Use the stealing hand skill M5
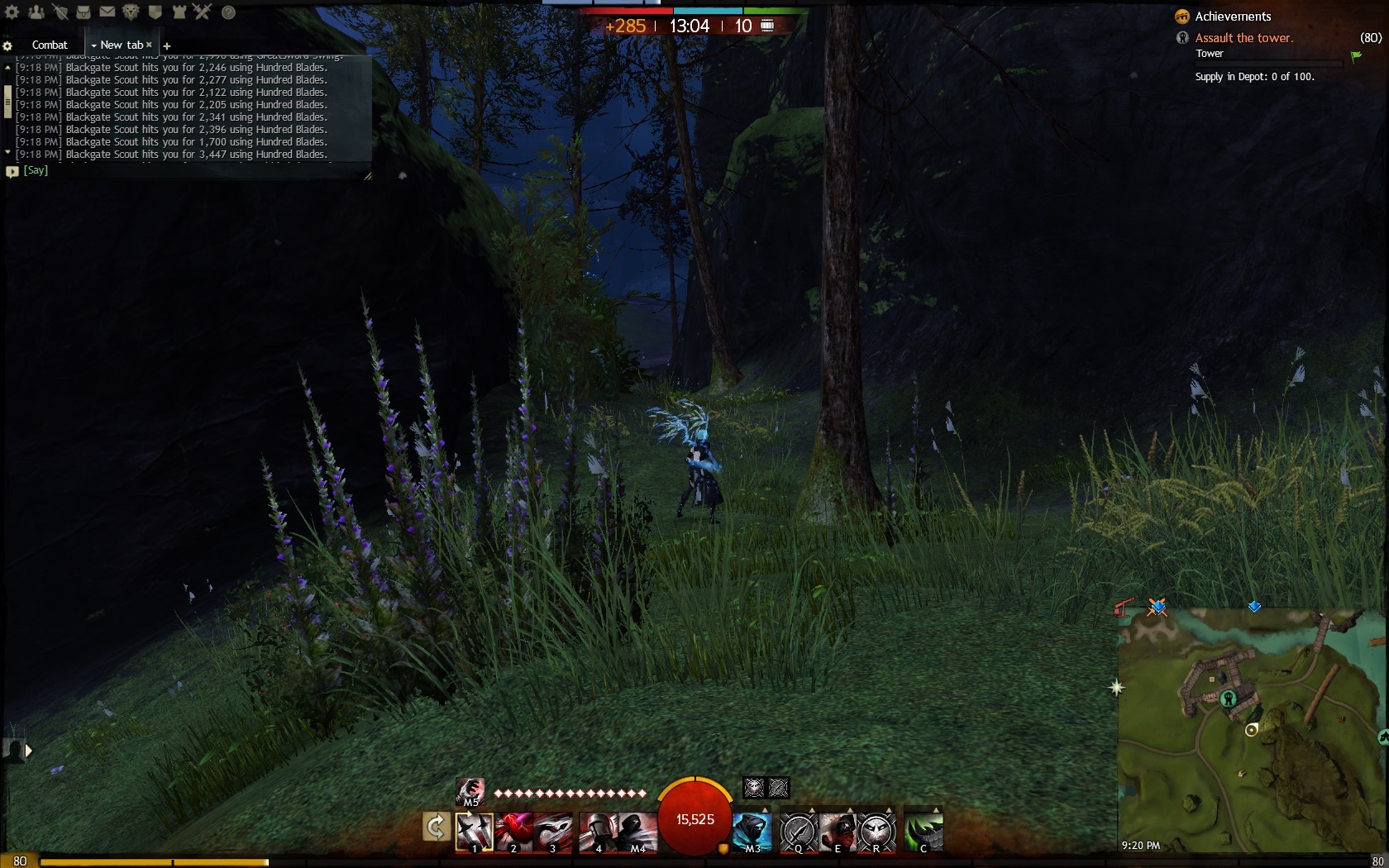Viewport: 1389px width, 868px height. coord(470,791)
